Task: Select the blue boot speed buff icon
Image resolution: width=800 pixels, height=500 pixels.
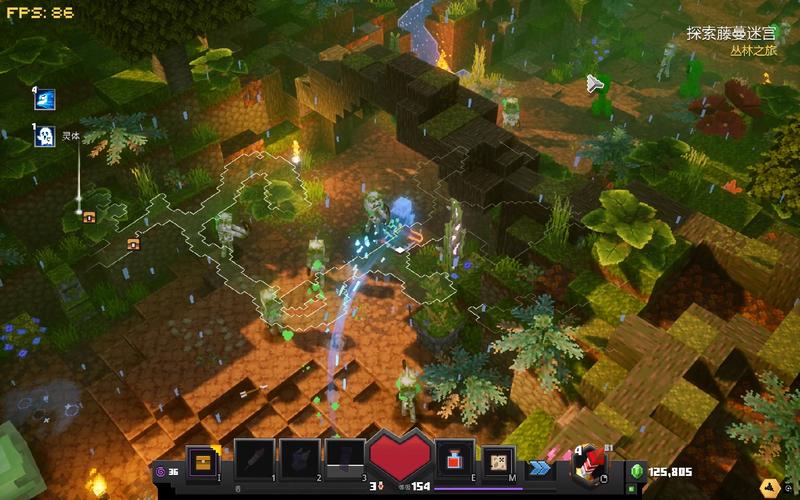Action: click(x=45, y=100)
